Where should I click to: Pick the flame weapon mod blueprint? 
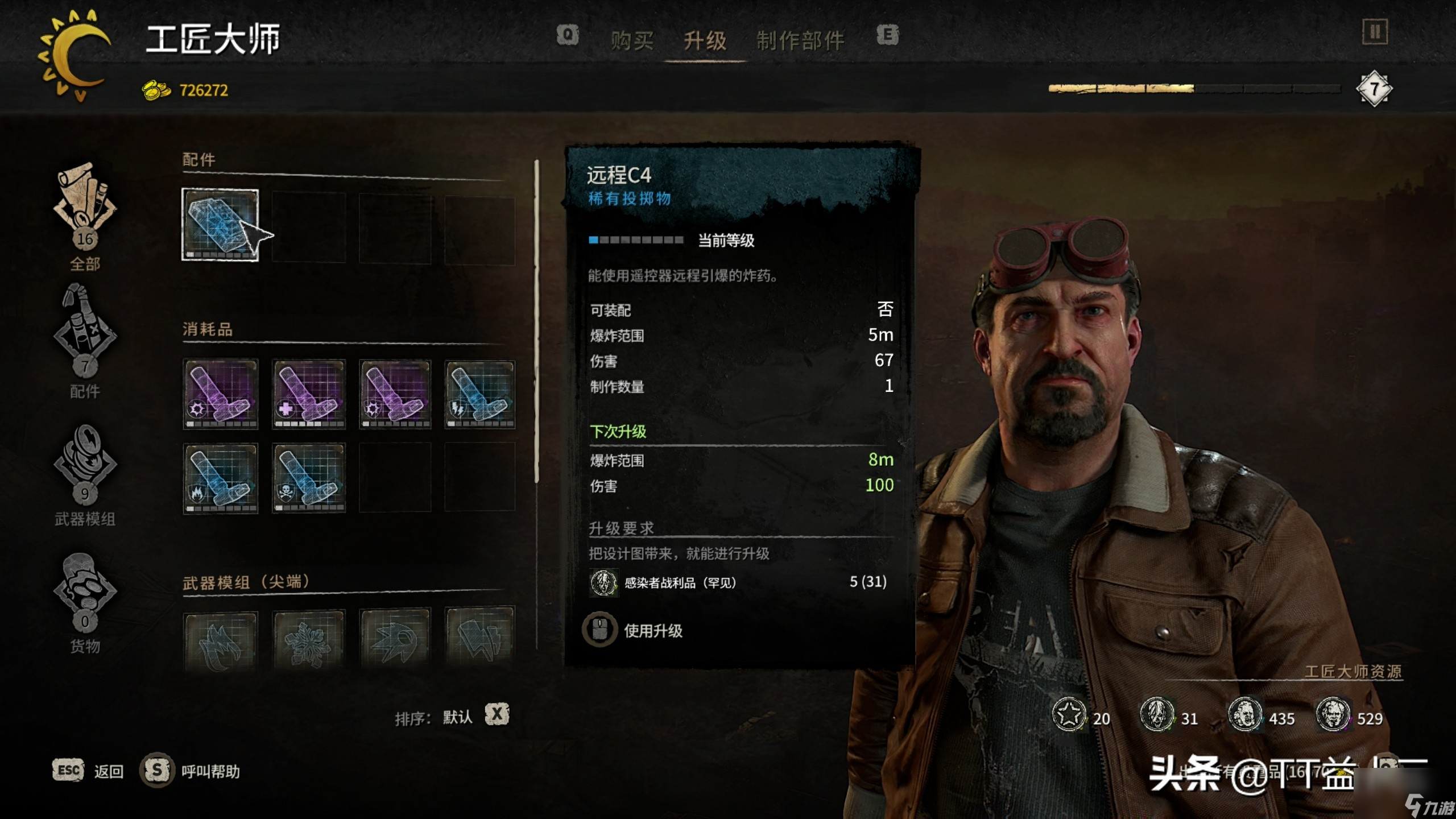(220, 640)
